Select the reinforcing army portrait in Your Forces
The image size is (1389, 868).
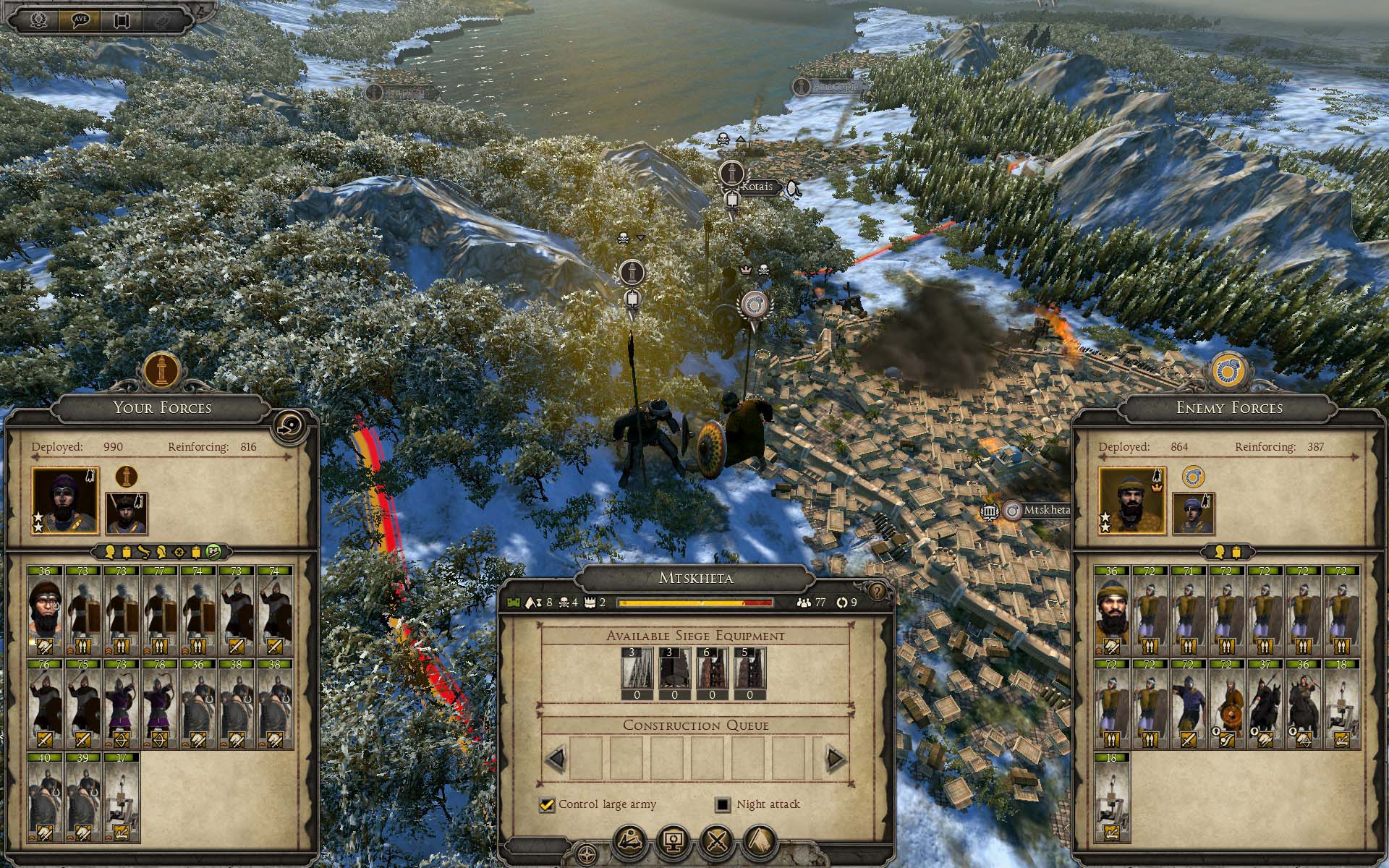[x=127, y=513]
